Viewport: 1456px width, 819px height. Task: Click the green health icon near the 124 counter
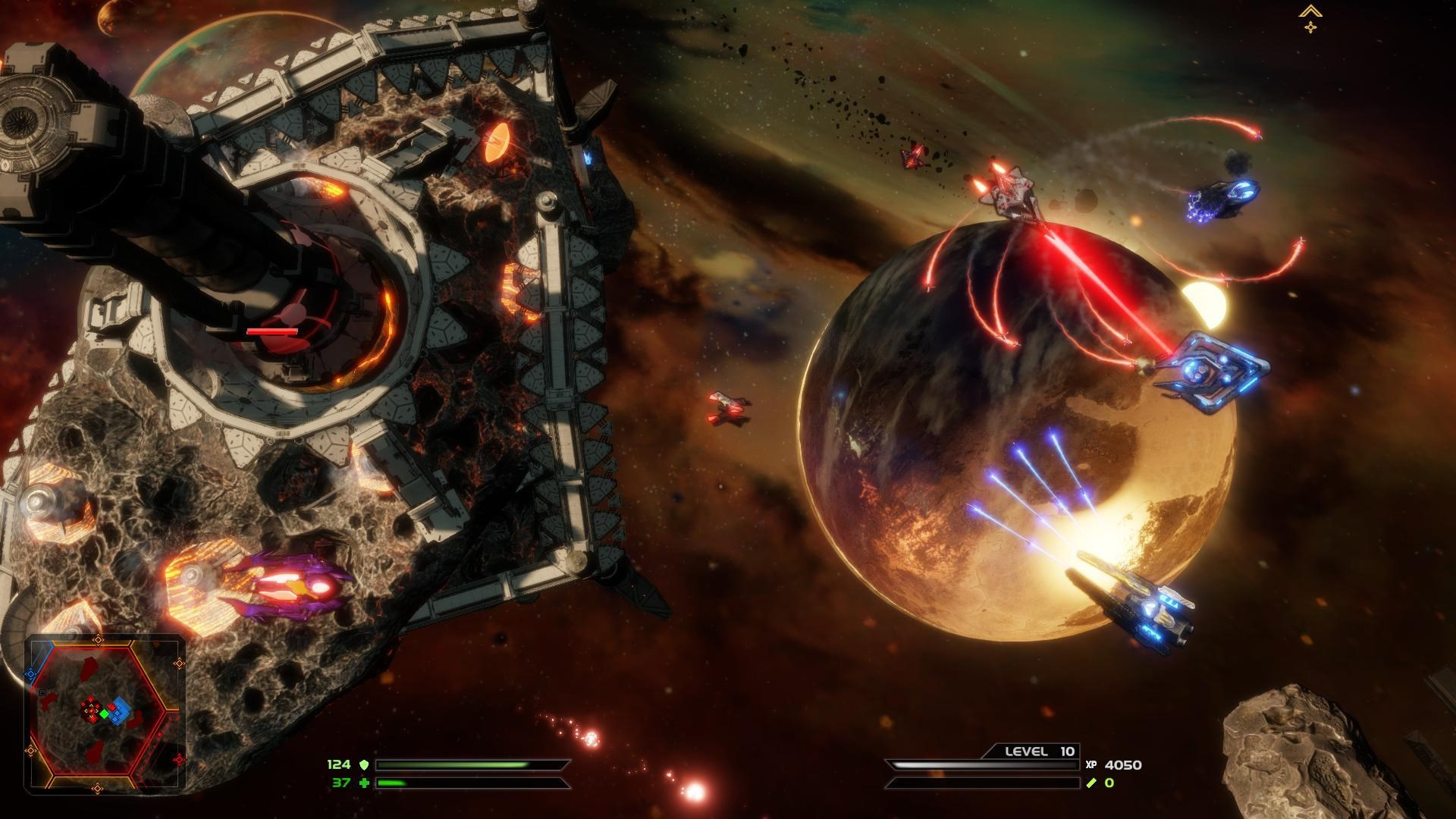coord(365,765)
